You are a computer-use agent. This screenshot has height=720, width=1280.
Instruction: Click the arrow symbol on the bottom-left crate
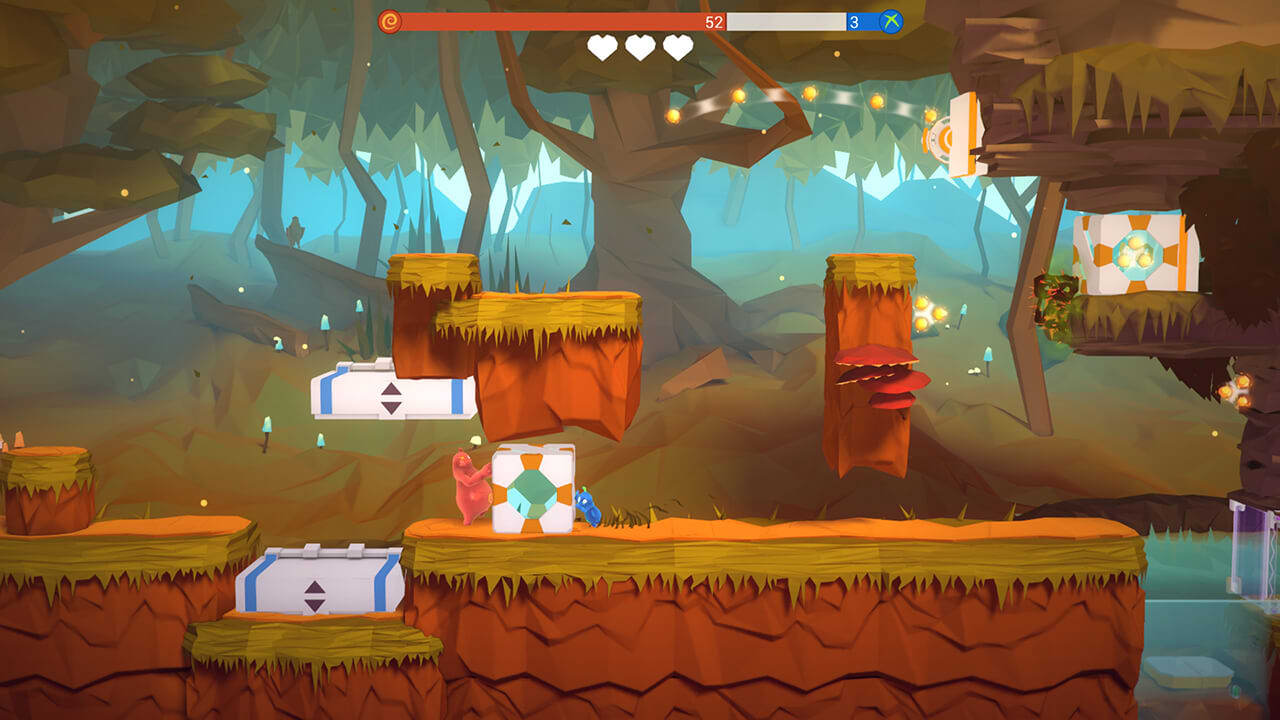317,597
